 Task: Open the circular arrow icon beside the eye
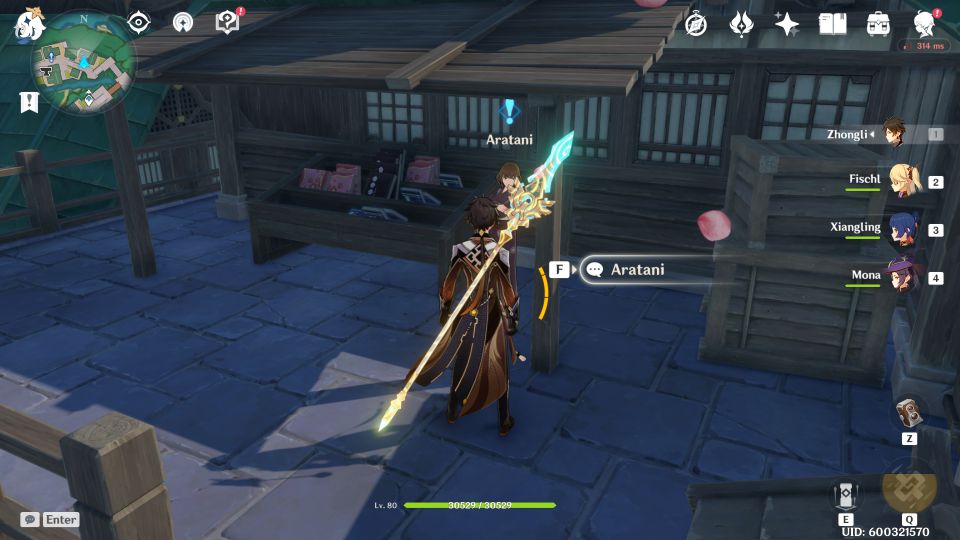[183, 23]
